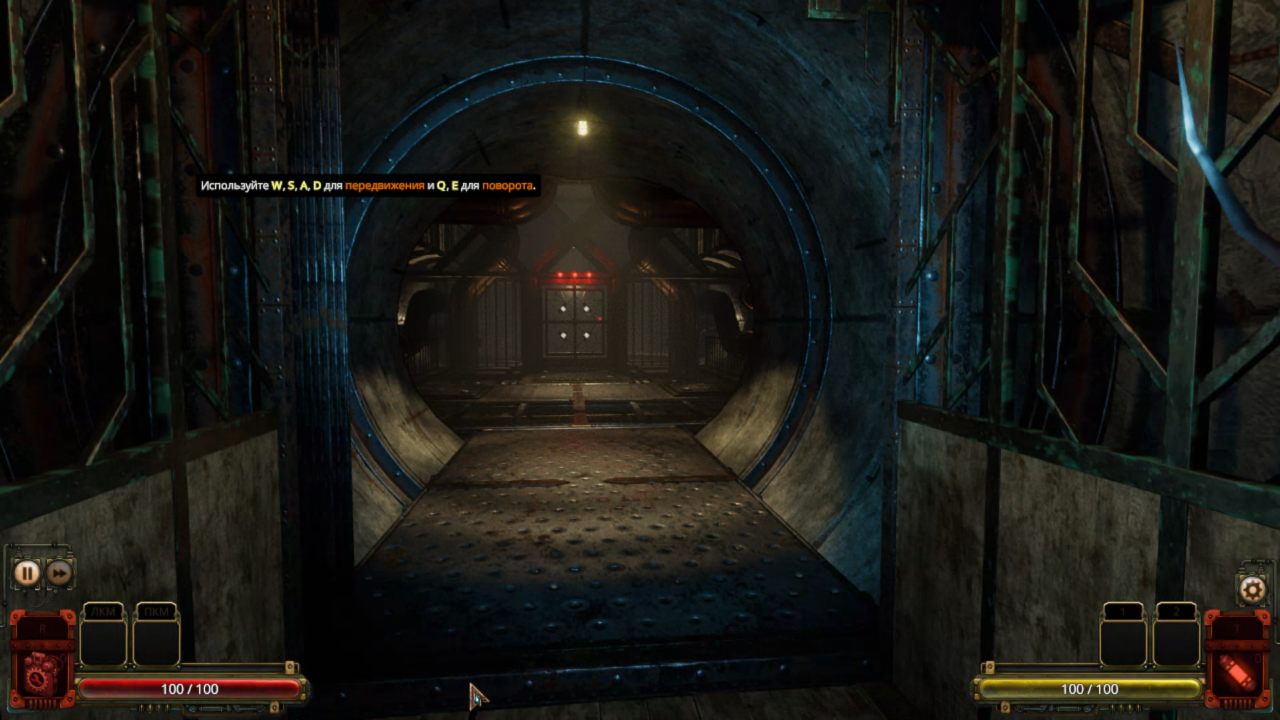Click the ЛКМ weapon slot icon
This screenshot has width=1280, height=720.
[103, 611]
